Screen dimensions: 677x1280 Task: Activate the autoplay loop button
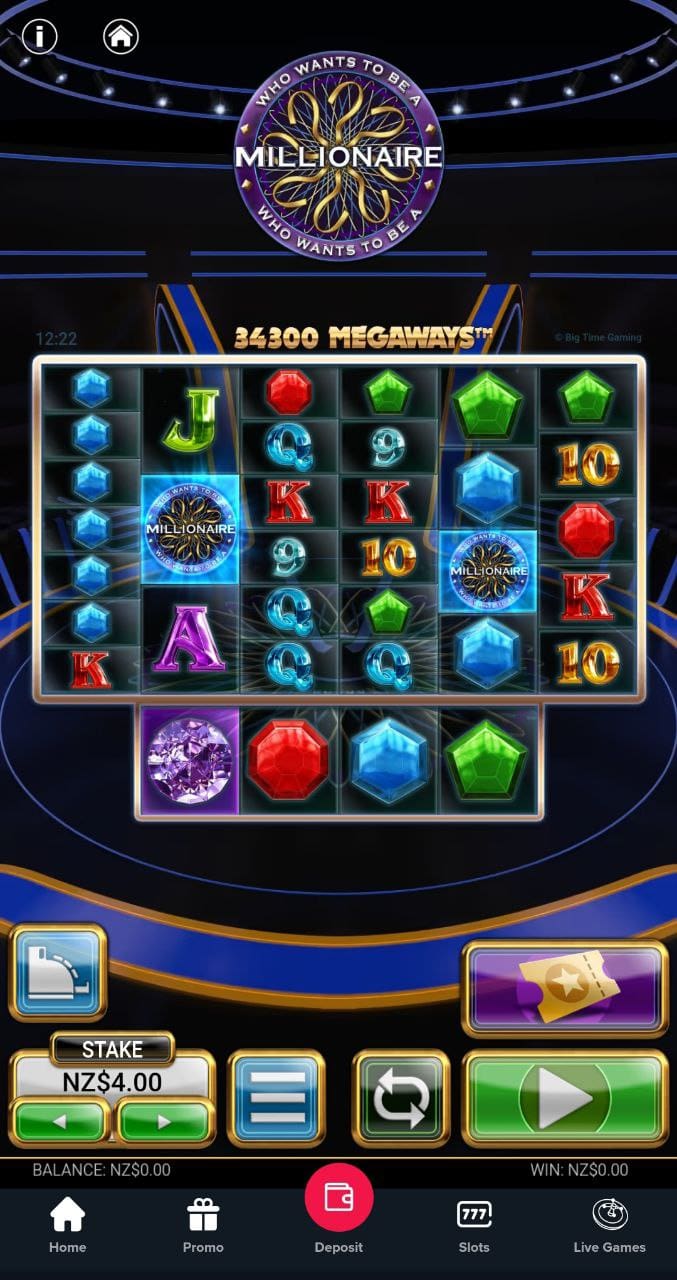(x=401, y=1097)
